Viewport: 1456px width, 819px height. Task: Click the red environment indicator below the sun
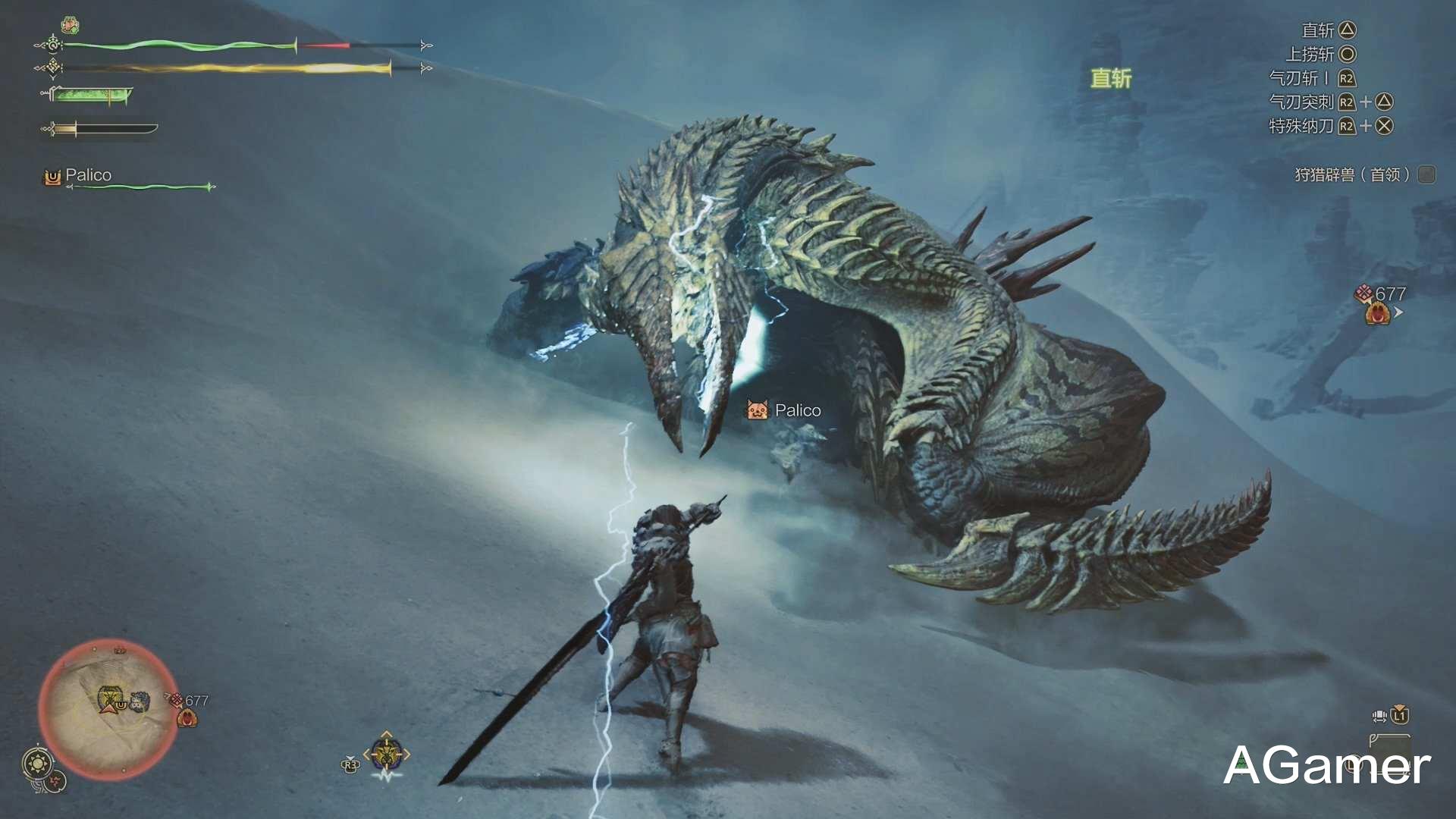(x=55, y=781)
